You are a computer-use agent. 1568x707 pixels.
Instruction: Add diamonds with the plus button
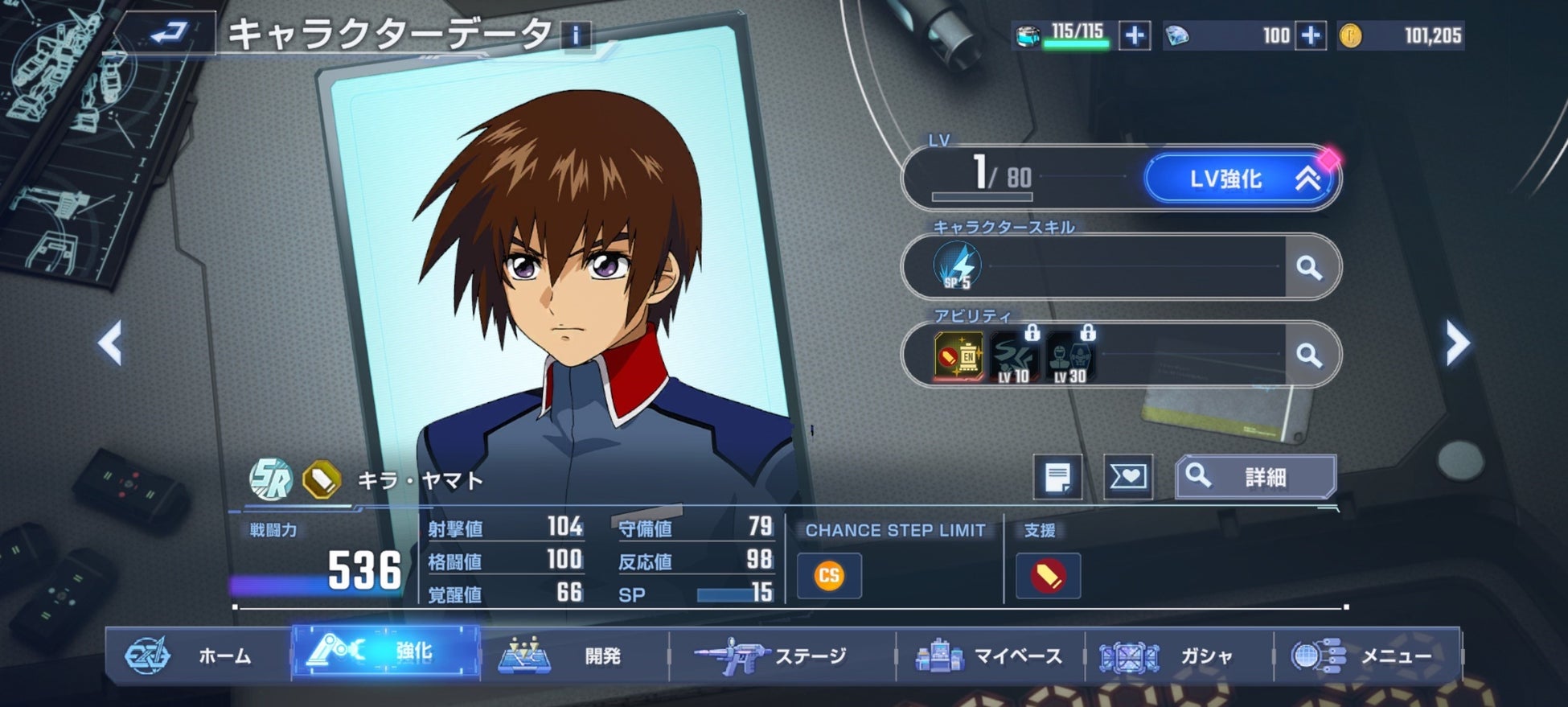coord(1311,35)
